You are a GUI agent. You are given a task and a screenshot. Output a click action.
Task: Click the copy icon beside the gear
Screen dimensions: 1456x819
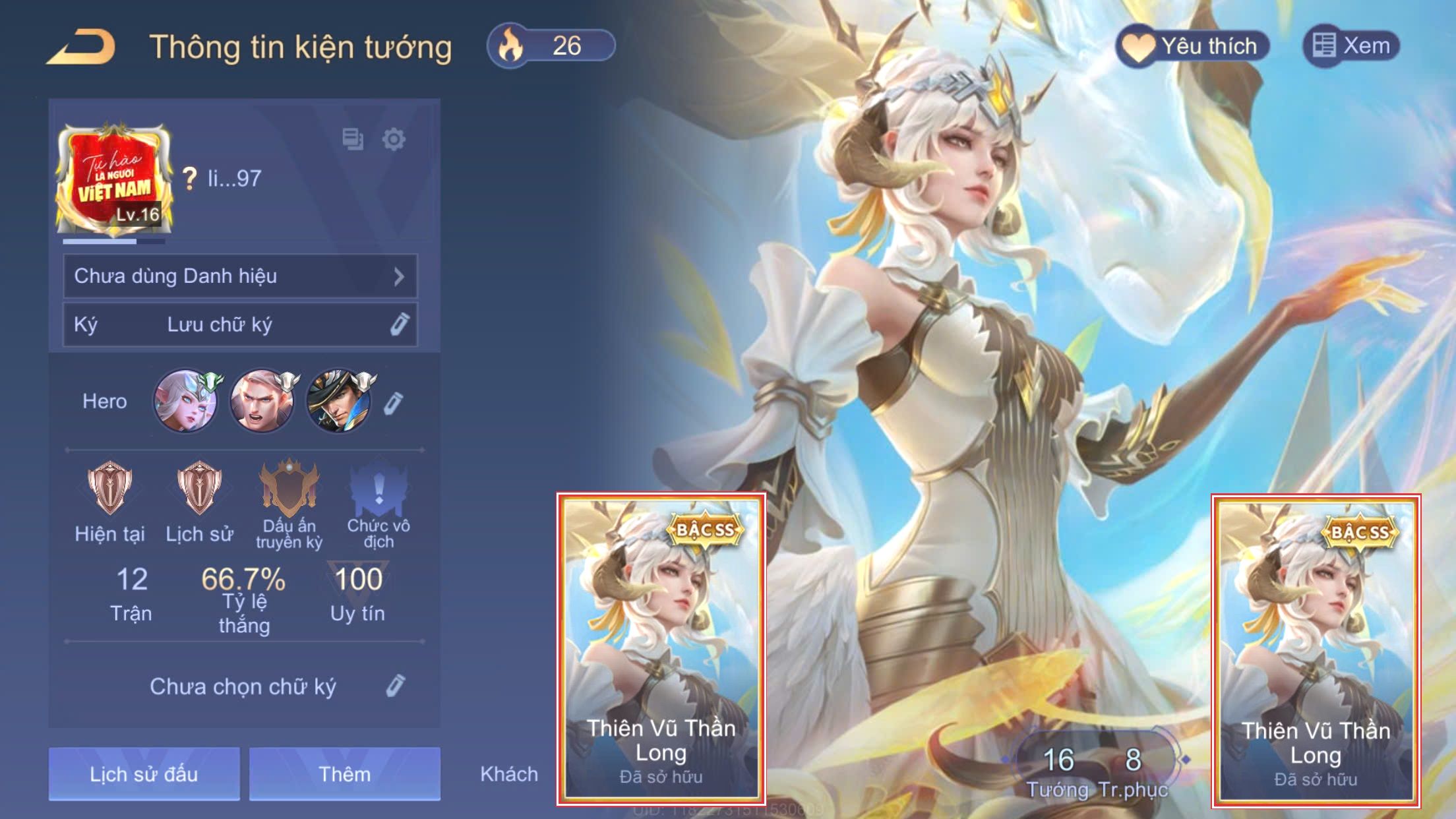353,139
